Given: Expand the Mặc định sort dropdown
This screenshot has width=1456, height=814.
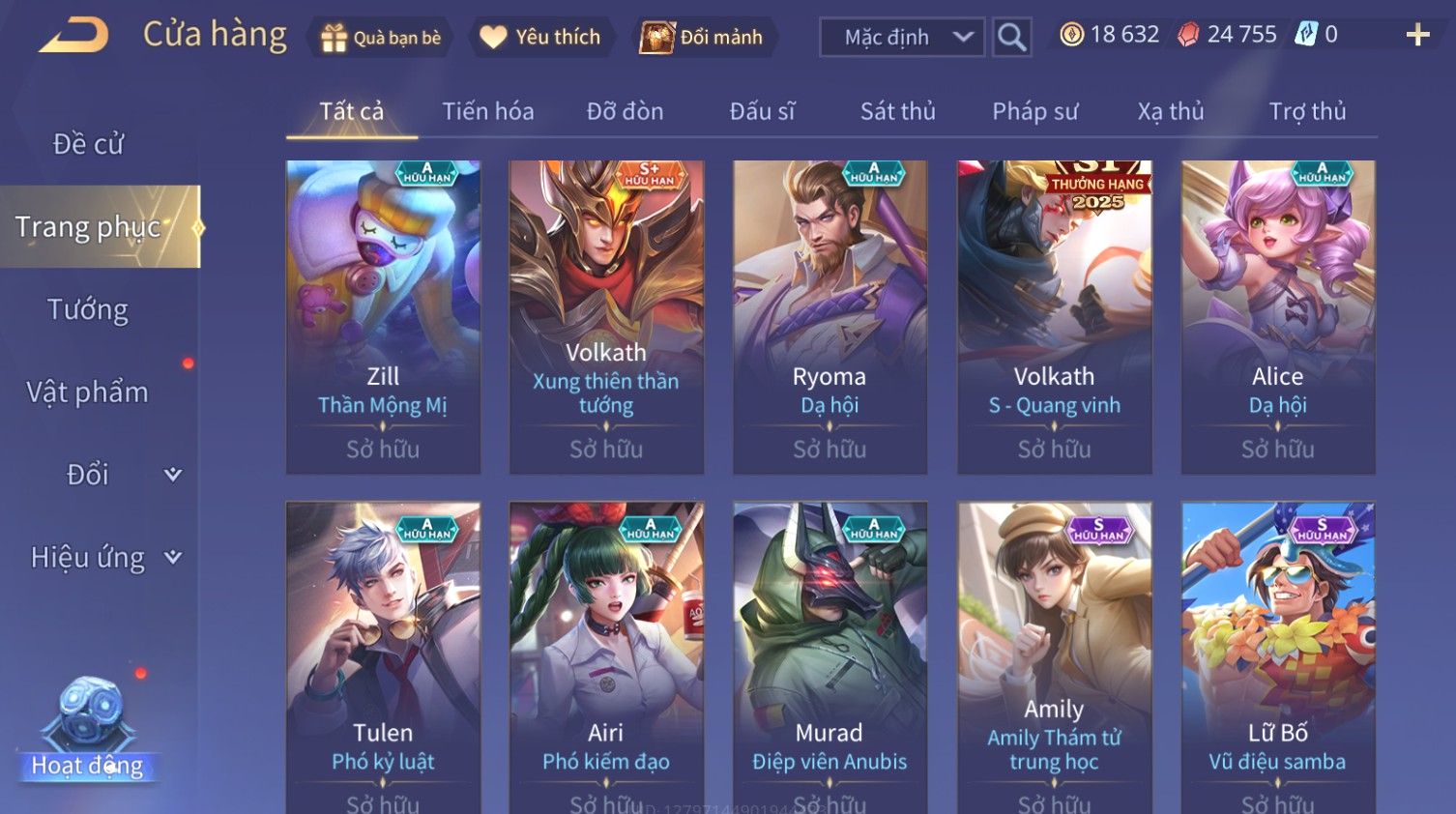Looking at the screenshot, I should 901,38.
